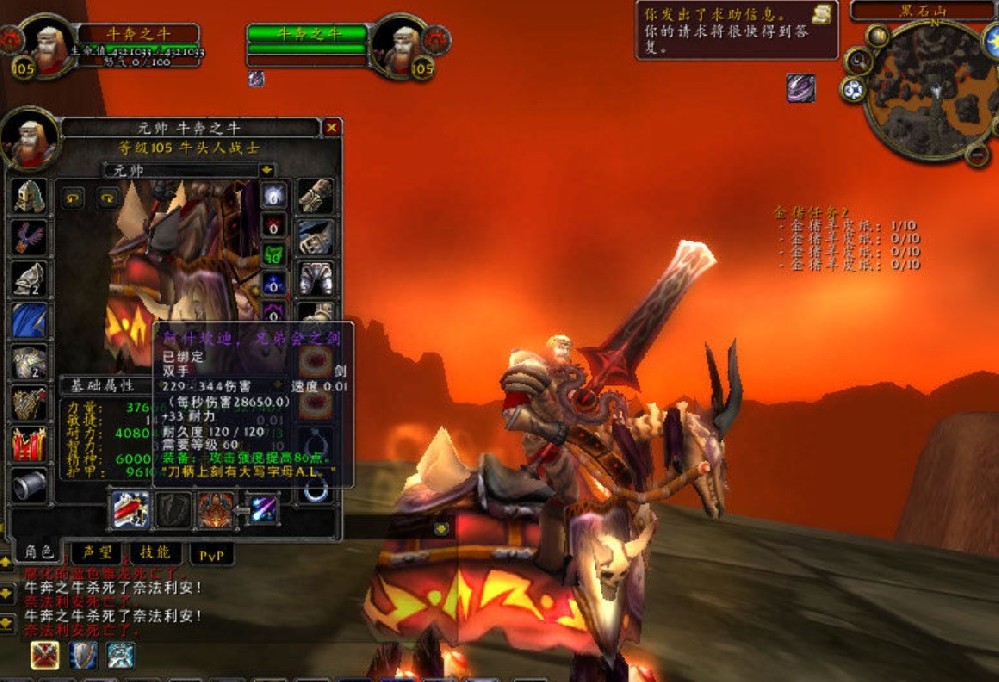Click the purple buff icon beside minimap

click(x=800, y=88)
